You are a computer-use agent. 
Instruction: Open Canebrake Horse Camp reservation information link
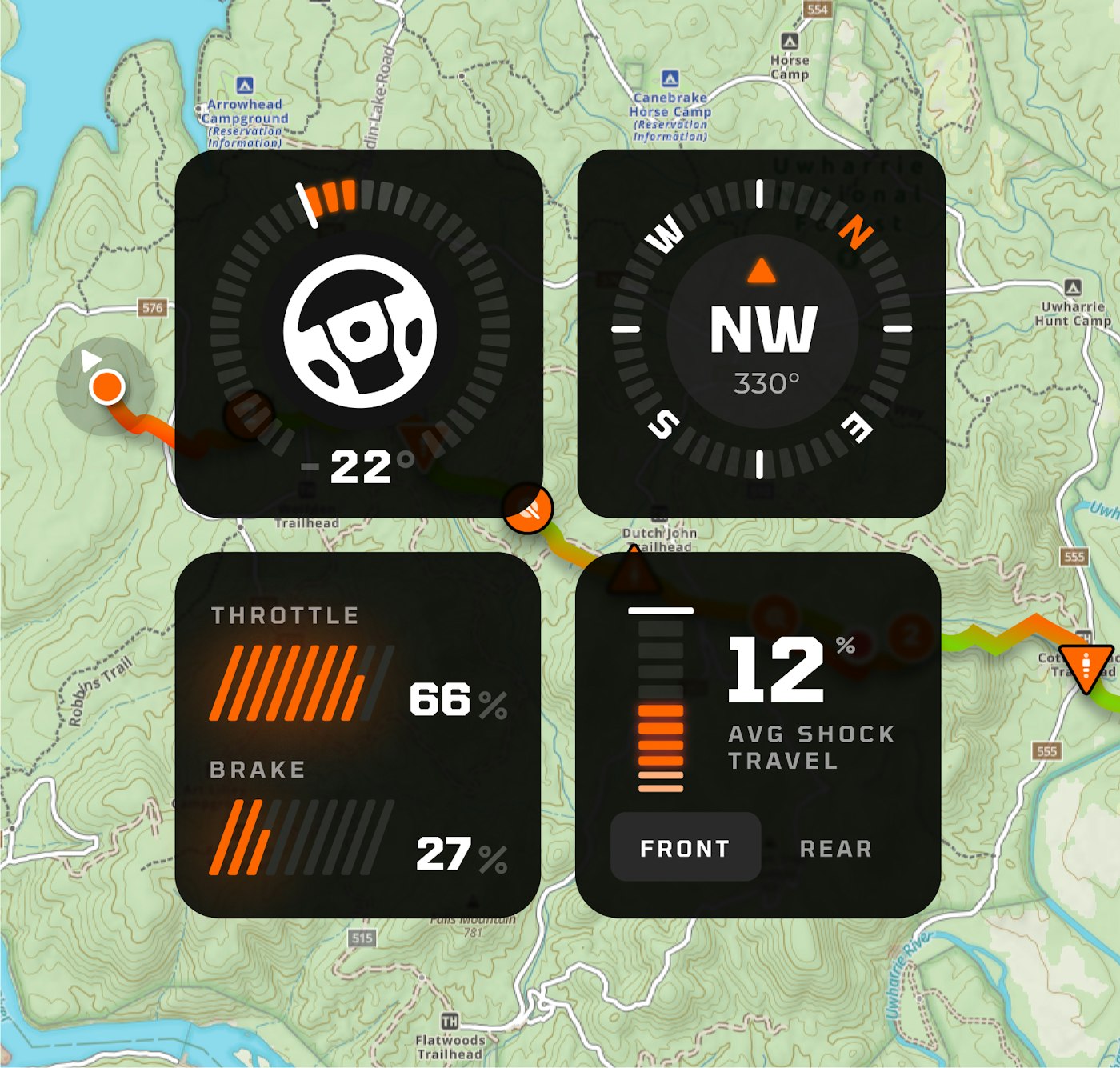pyautogui.click(x=670, y=130)
